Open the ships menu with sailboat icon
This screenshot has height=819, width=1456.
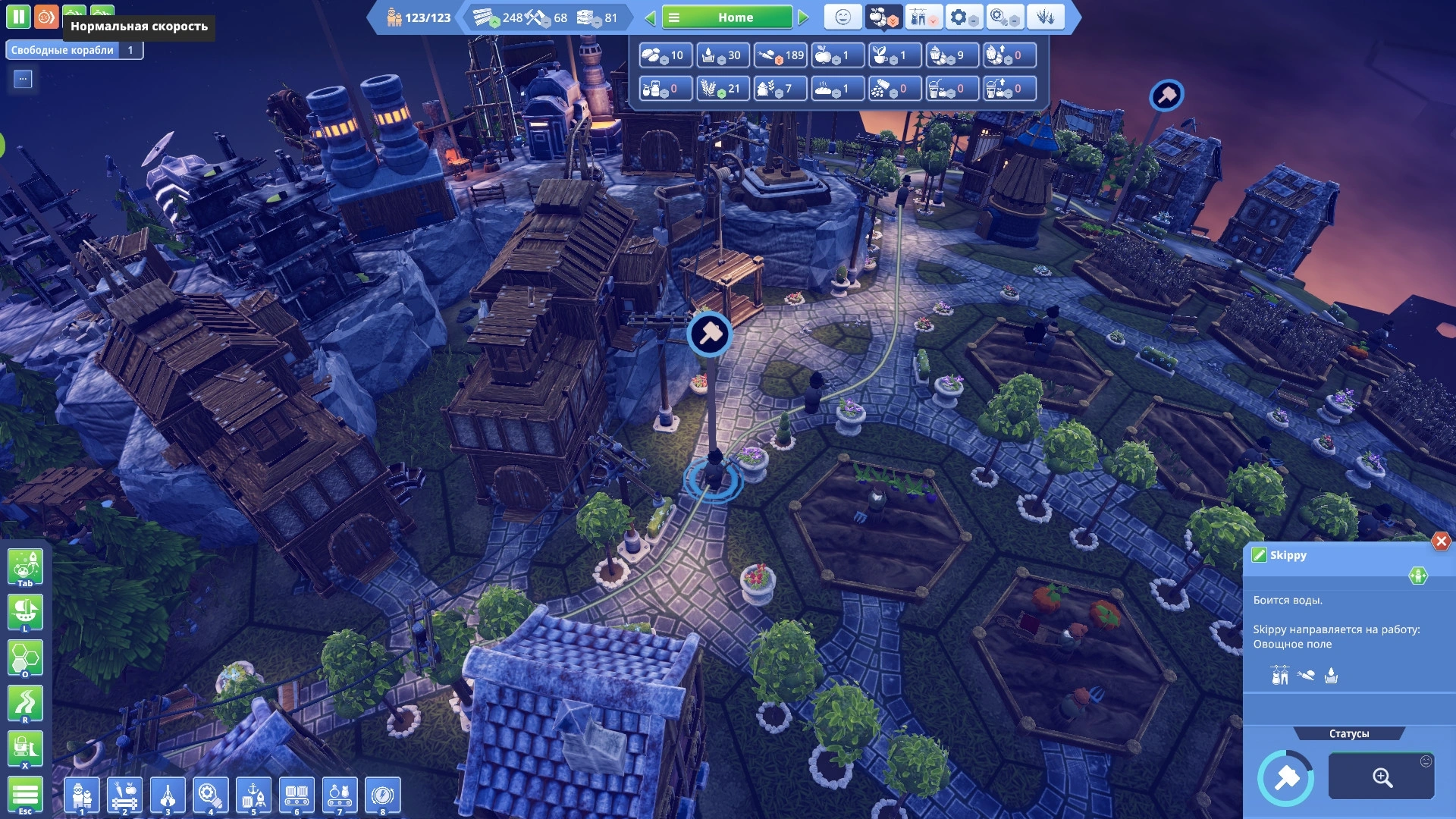pyautogui.click(x=25, y=612)
